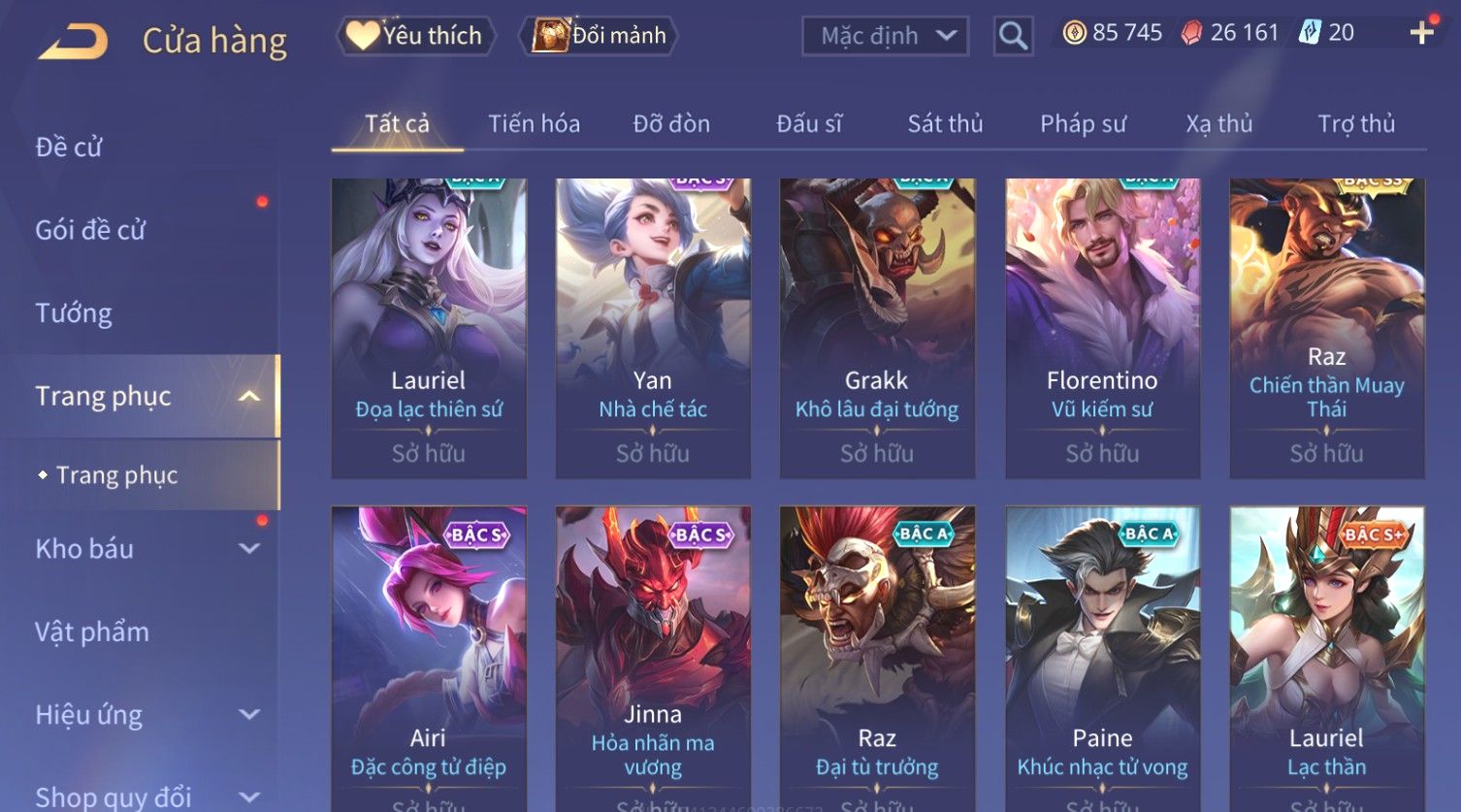The image size is (1461, 812).
Task: Show the Sát thủ skins tab
Action: pos(945,124)
